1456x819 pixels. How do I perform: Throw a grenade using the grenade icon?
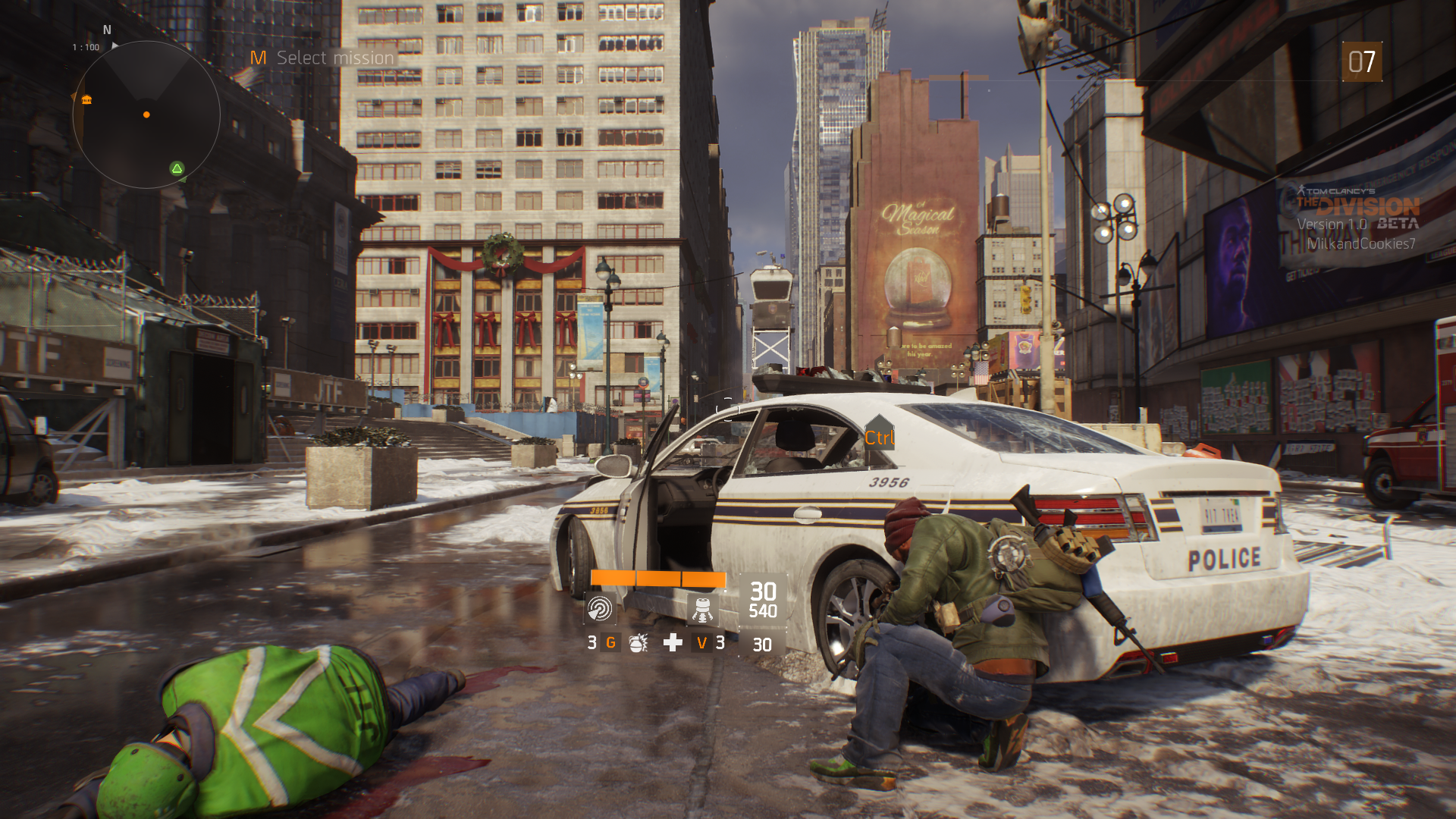click(x=639, y=643)
